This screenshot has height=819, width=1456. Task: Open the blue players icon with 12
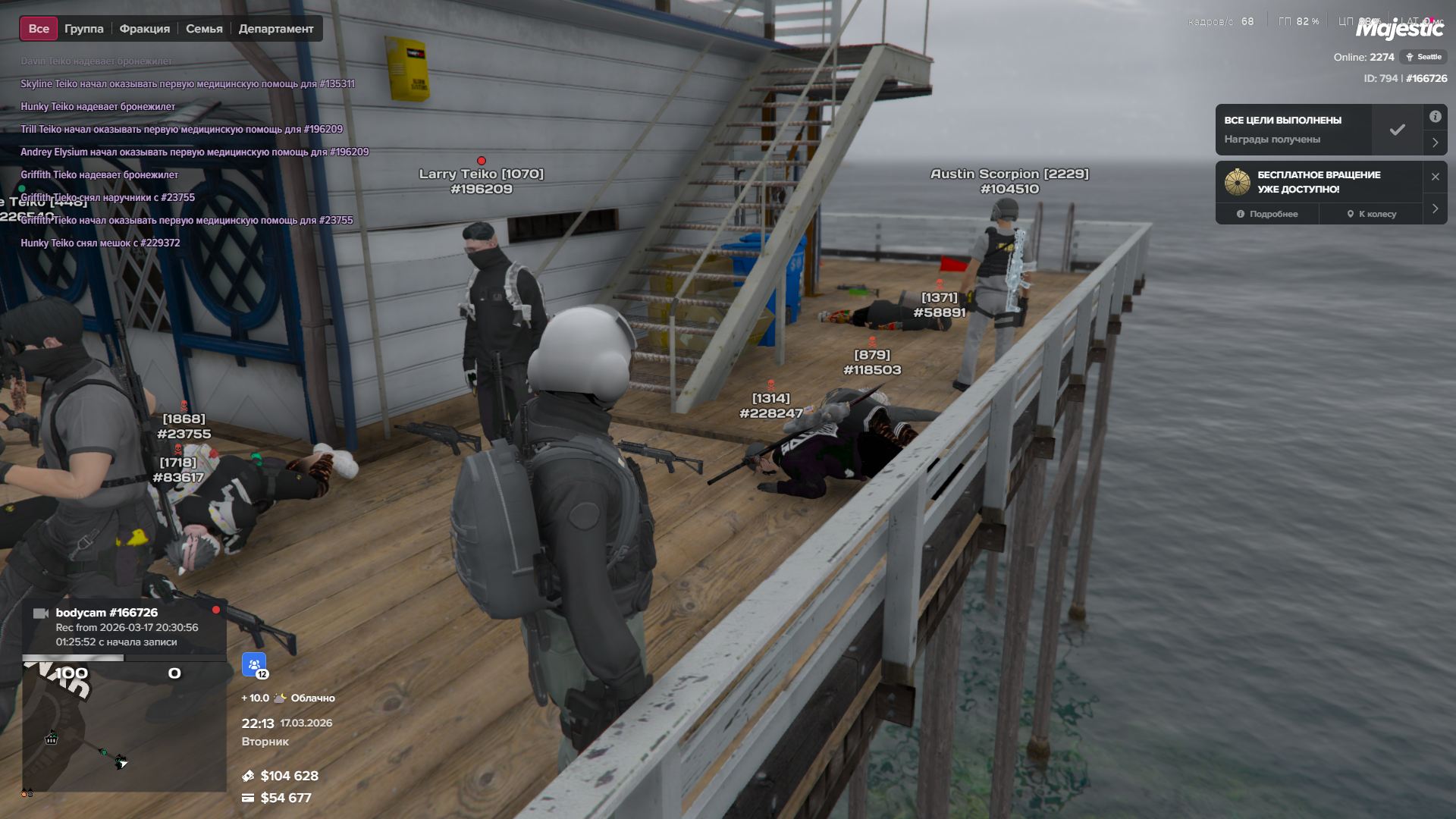pos(254,664)
